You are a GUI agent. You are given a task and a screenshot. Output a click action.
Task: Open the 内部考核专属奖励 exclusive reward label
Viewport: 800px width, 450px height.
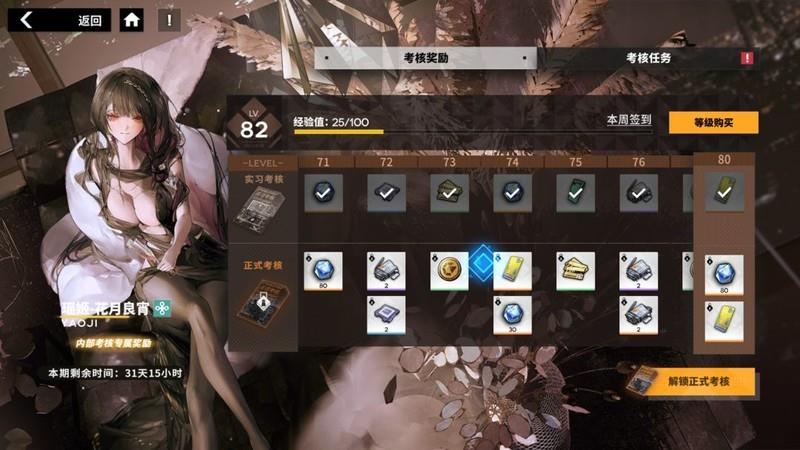113,342
